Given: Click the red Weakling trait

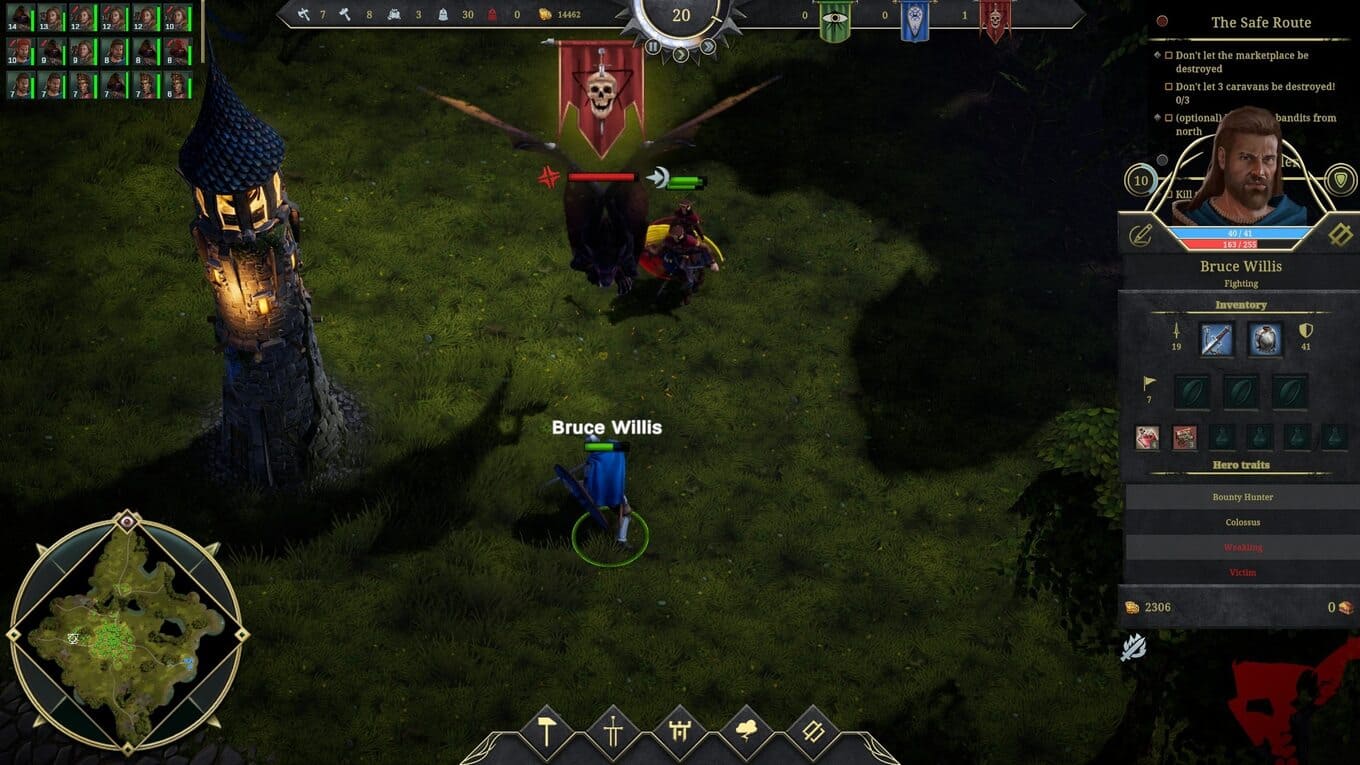Looking at the screenshot, I should click(x=1241, y=547).
